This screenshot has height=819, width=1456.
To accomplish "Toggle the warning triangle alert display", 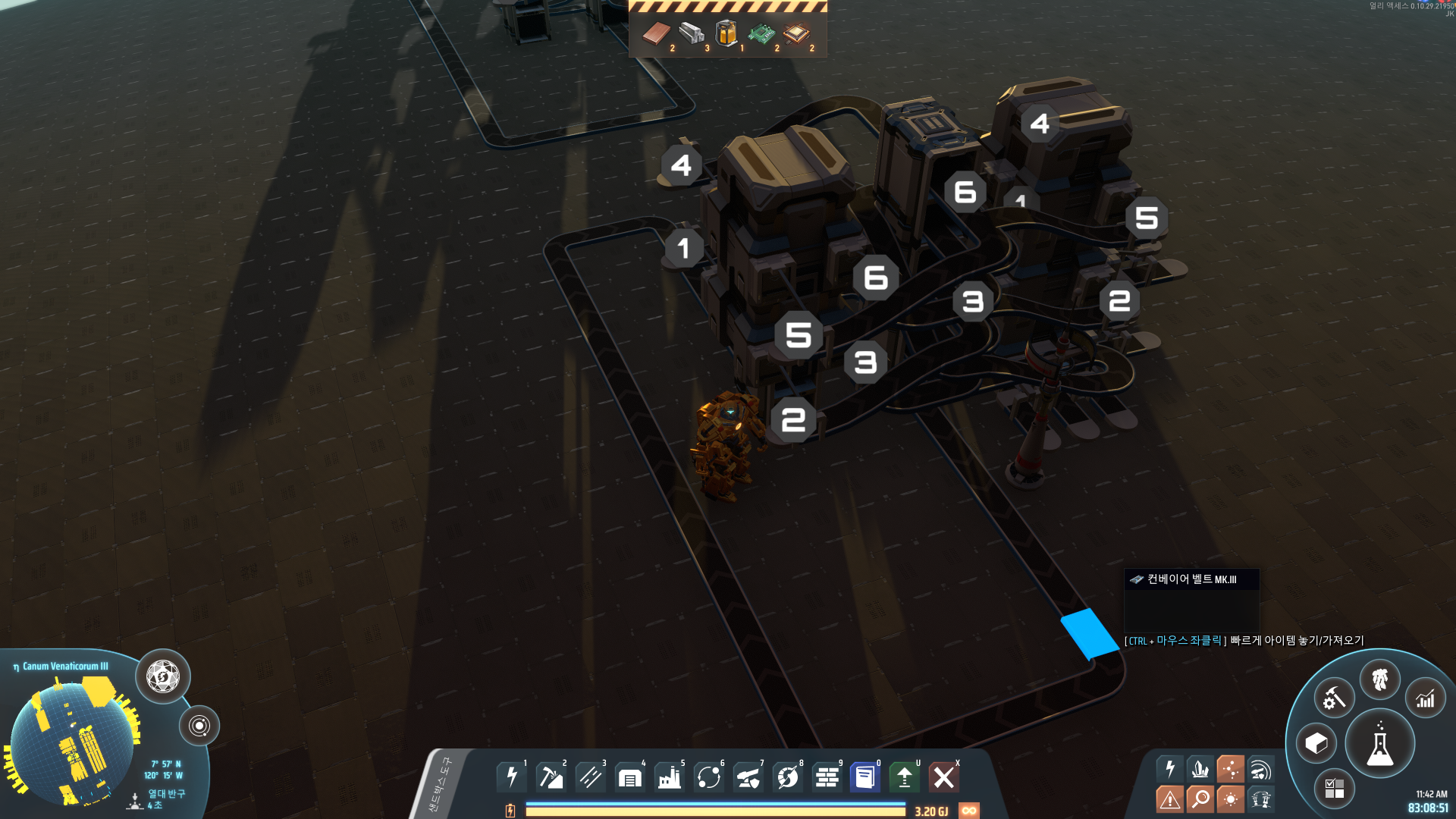I will (1170, 799).
